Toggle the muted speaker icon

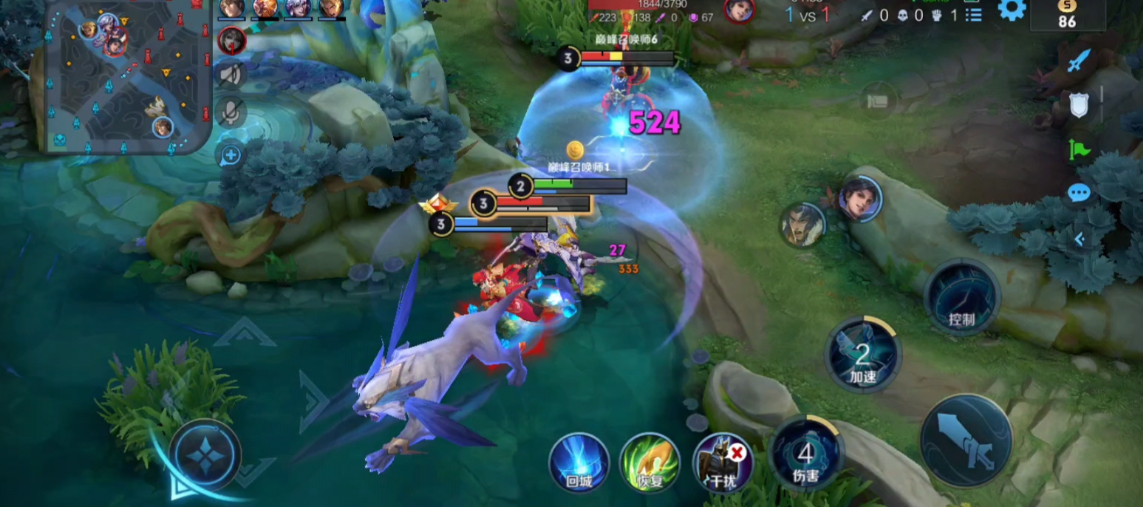coord(231,75)
